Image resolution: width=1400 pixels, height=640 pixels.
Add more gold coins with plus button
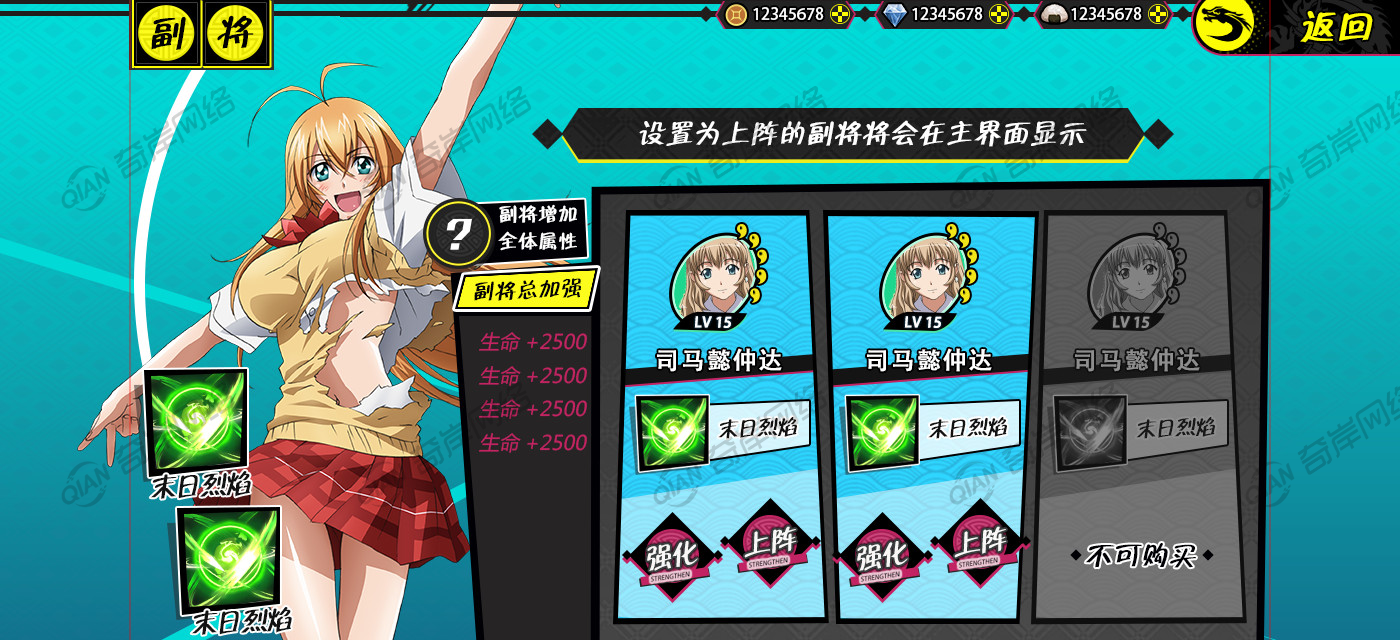coord(840,14)
